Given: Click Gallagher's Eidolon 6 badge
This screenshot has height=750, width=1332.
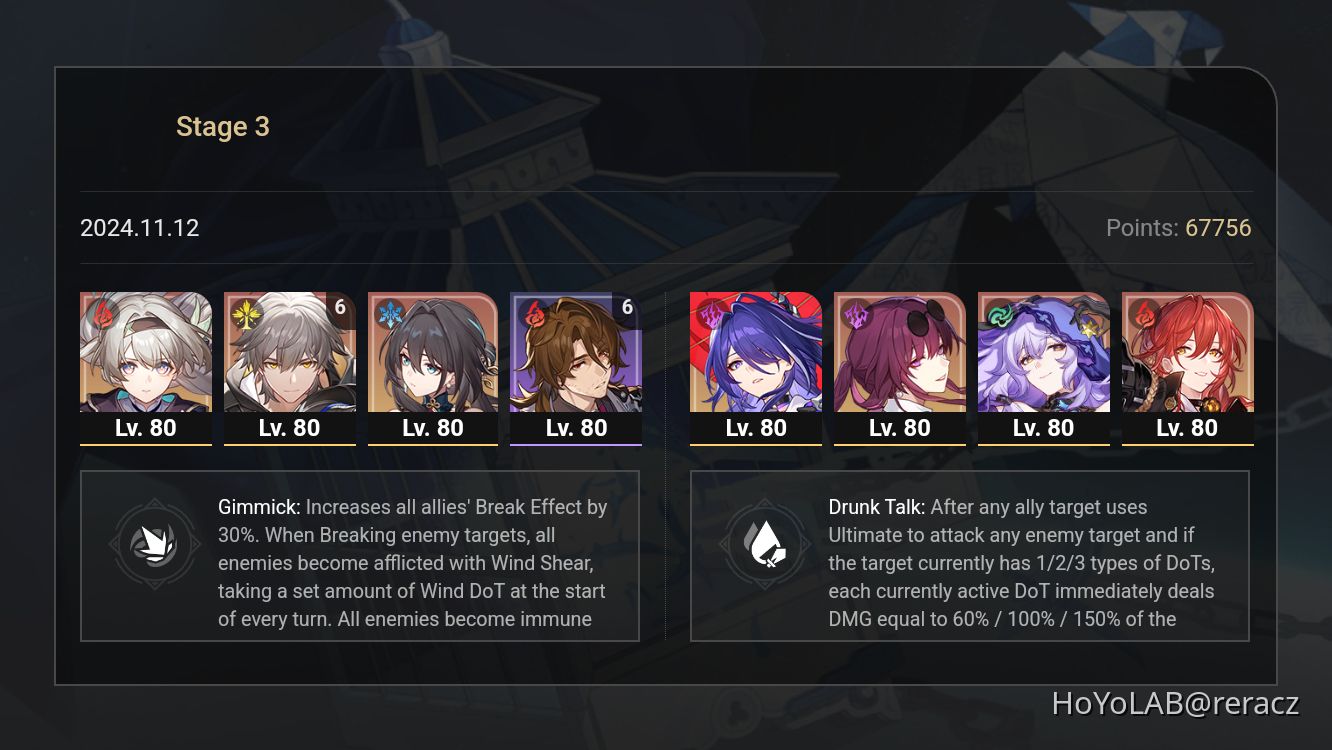Looking at the screenshot, I should click(627, 308).
